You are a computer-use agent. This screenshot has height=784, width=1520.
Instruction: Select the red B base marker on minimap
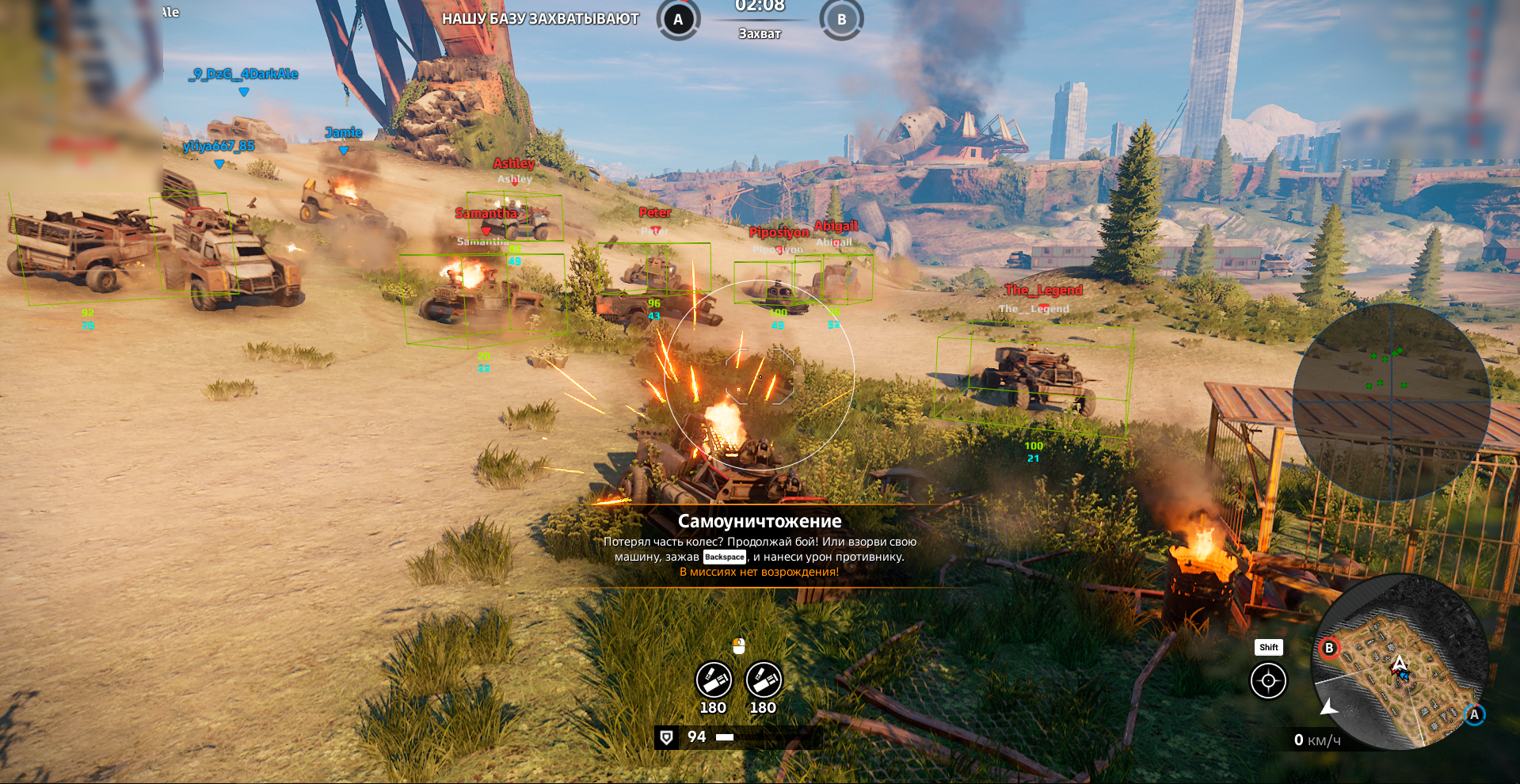pos(1329,648)
